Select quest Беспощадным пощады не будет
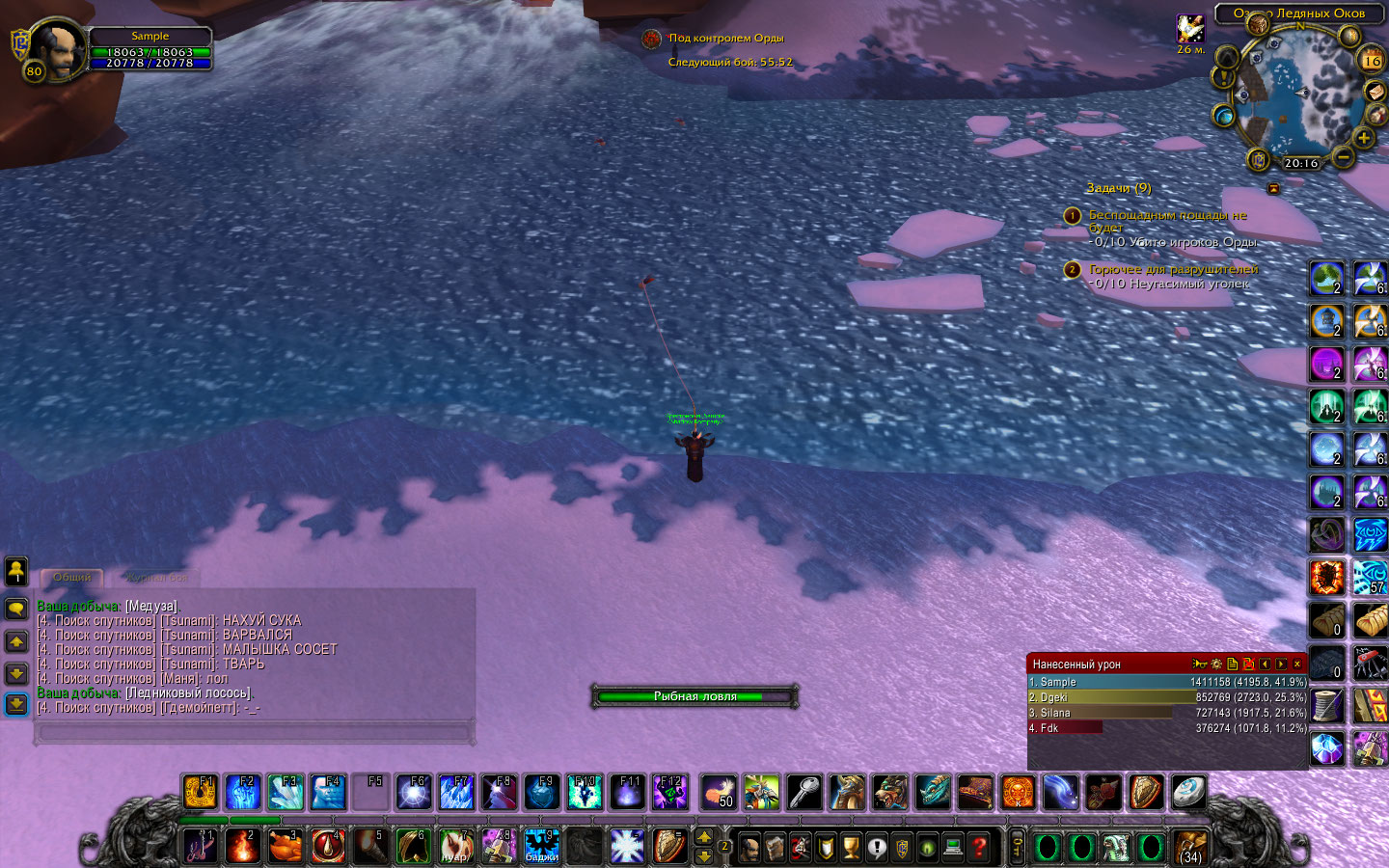This screenshot has width=1389, height=868. (x=1167, y=215)
